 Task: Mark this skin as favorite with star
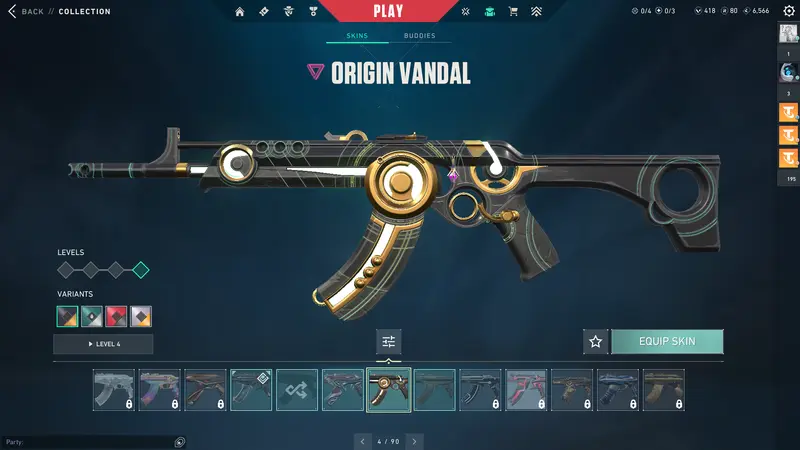[596, 342]
